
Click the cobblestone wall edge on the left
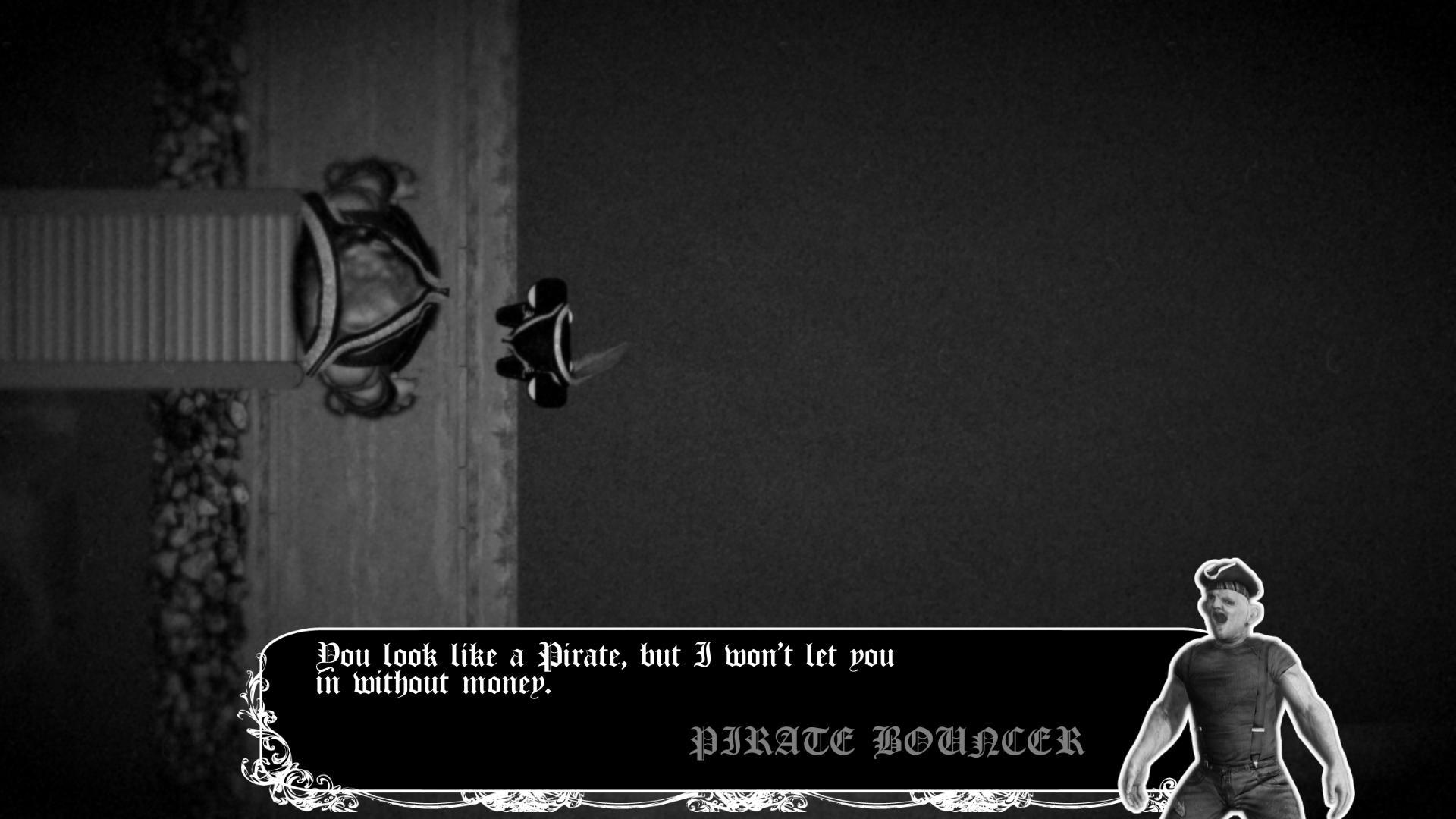pos(190,493)
